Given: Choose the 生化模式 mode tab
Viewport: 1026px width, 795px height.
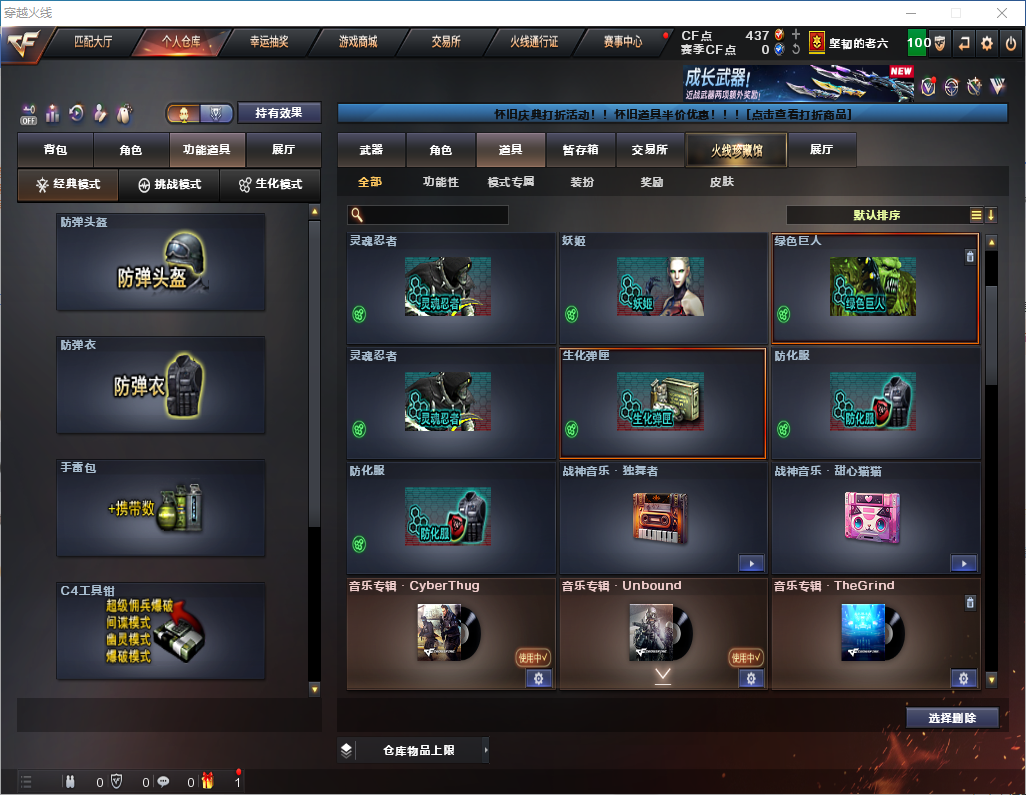Looking at the screenshot, I should (x=265, y=185).
